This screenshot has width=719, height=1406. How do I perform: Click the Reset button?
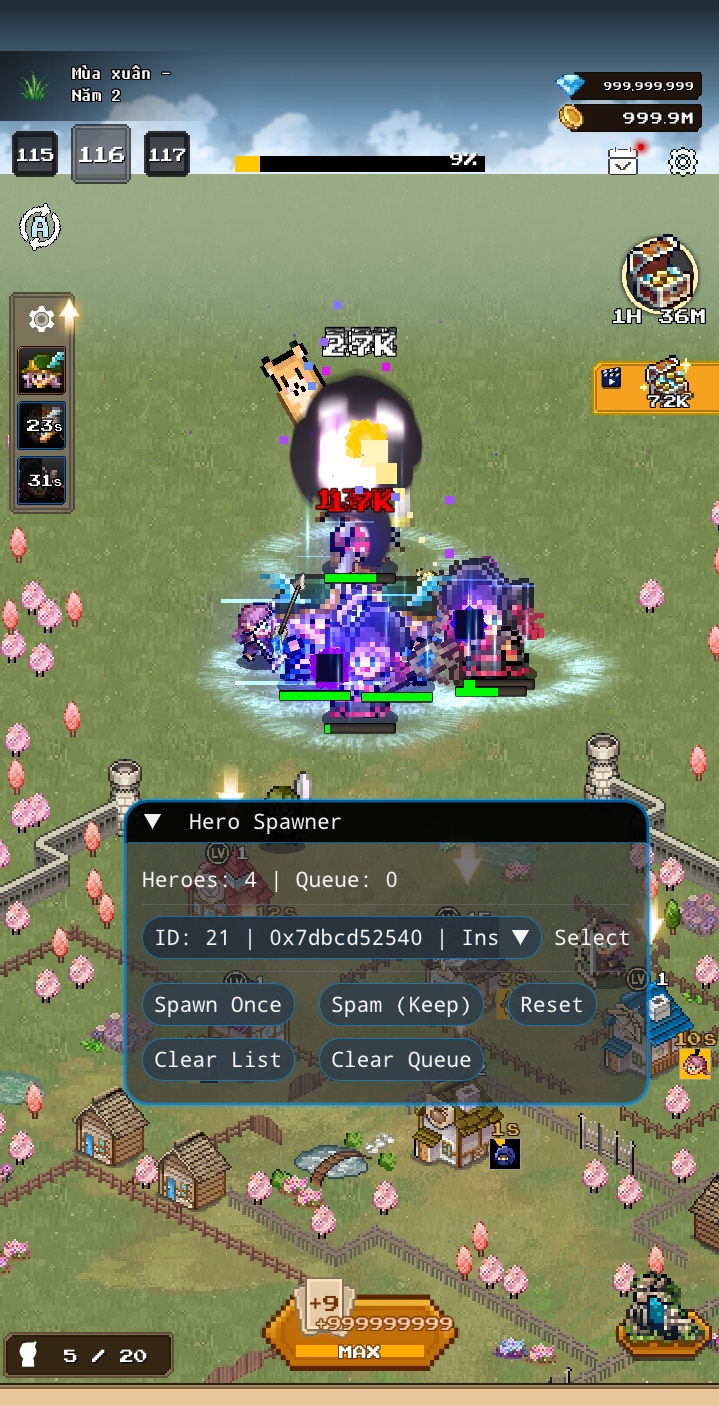coord(551,1005)
